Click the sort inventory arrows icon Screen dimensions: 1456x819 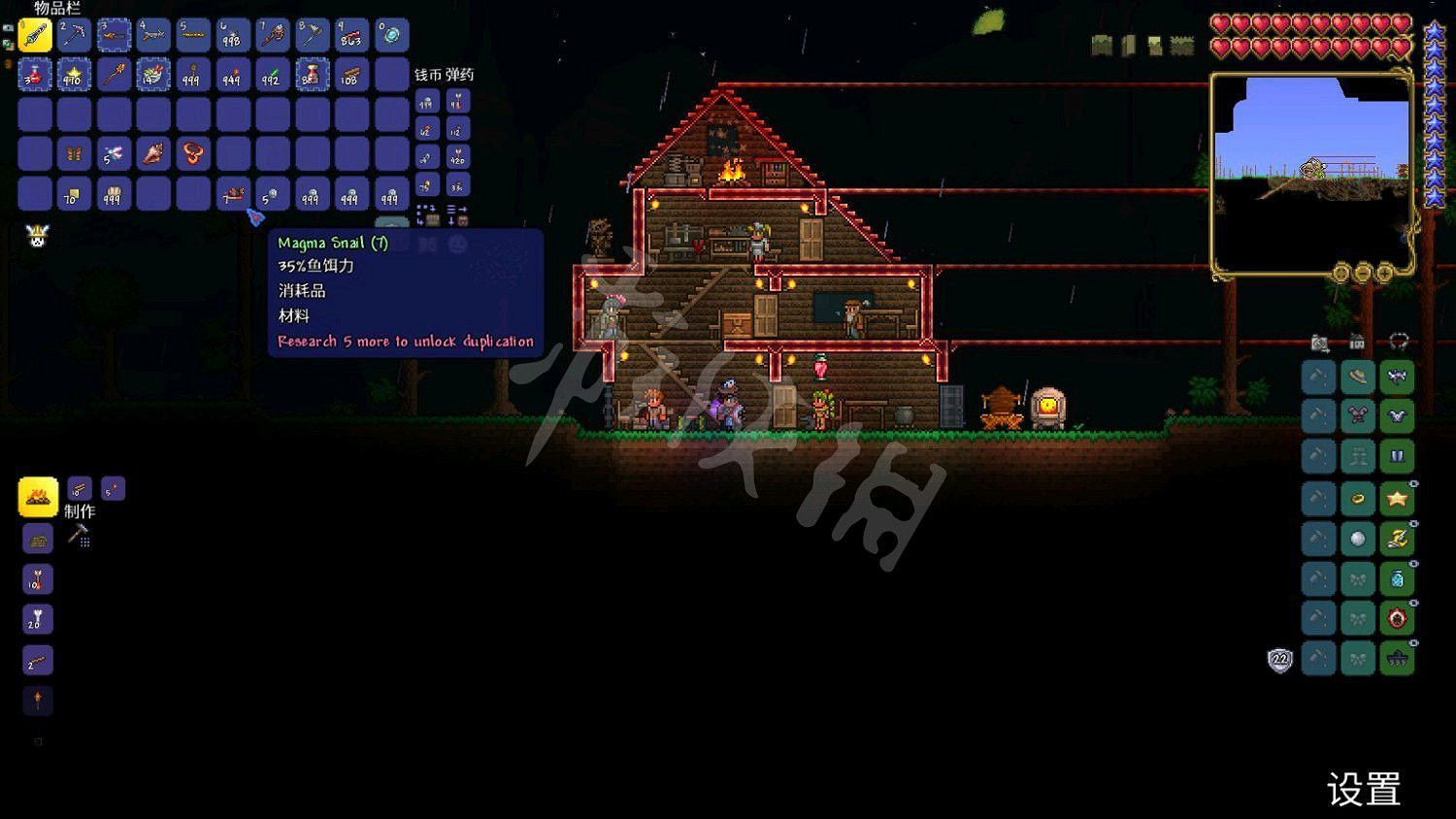[x=458, y=212]
